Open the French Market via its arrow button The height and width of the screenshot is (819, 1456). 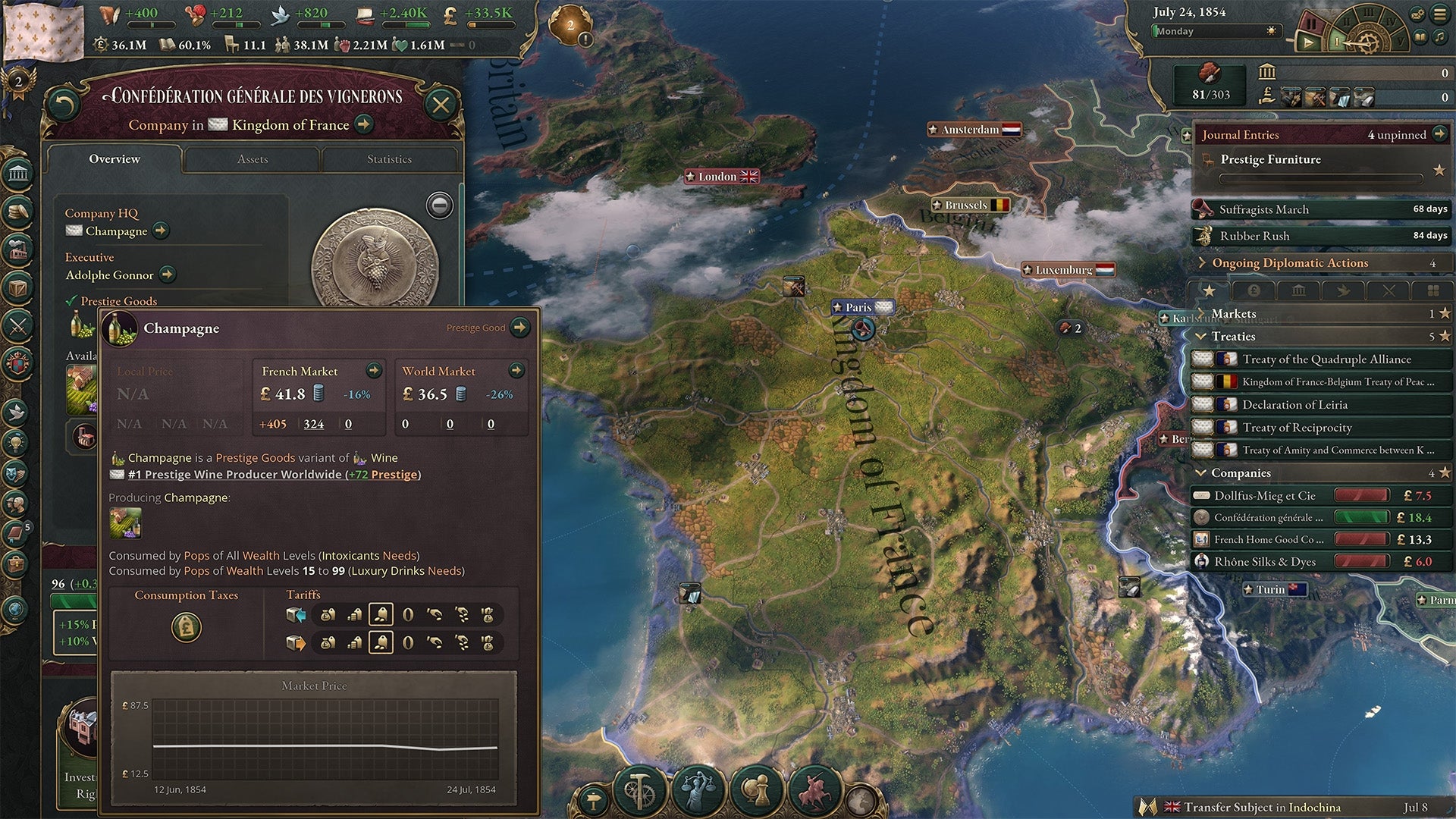373,372
